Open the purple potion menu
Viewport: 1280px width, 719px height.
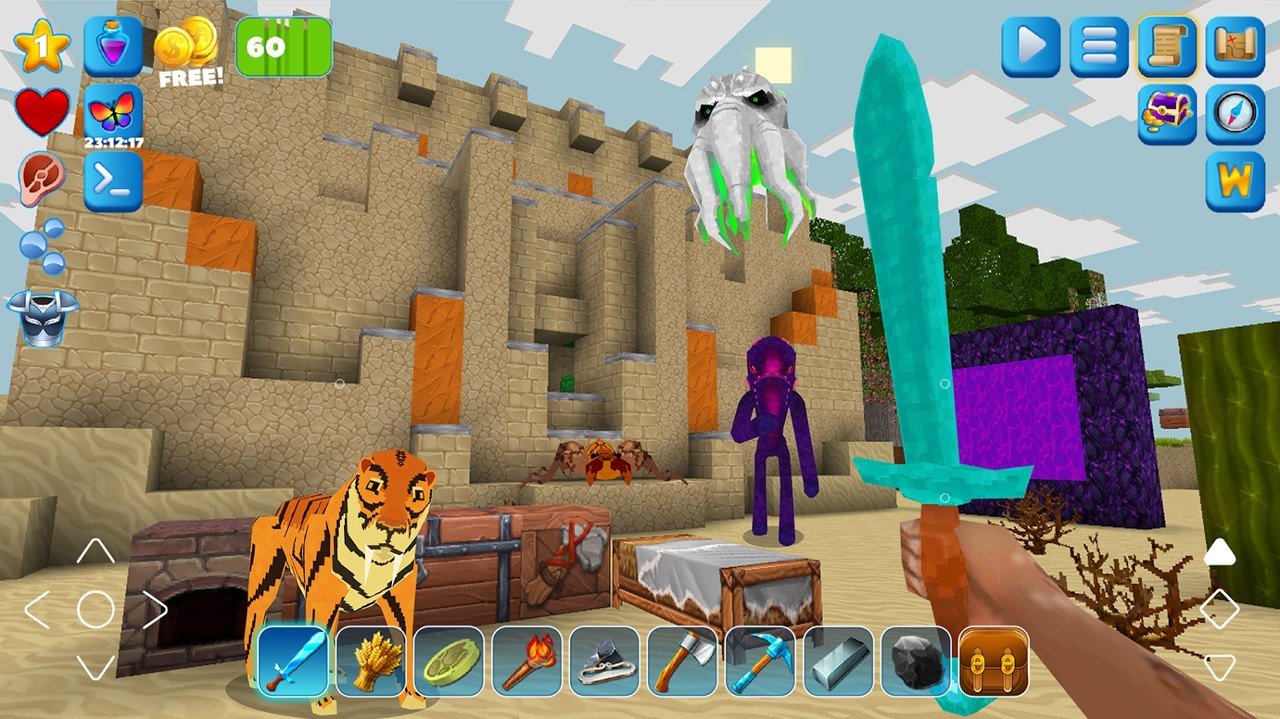tap(113, 46)
